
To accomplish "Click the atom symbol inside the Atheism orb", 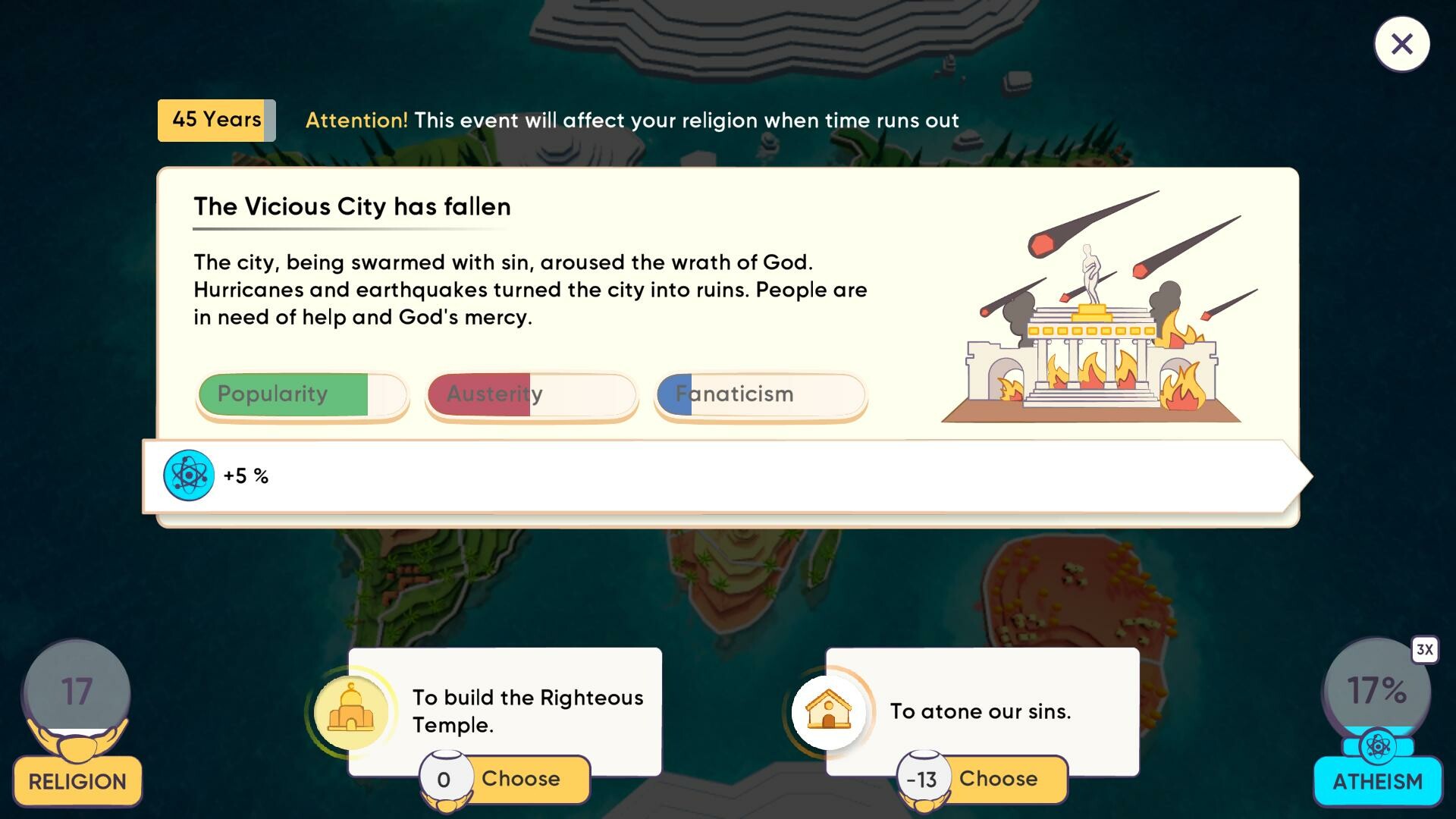I will [x=1379, y=747].
